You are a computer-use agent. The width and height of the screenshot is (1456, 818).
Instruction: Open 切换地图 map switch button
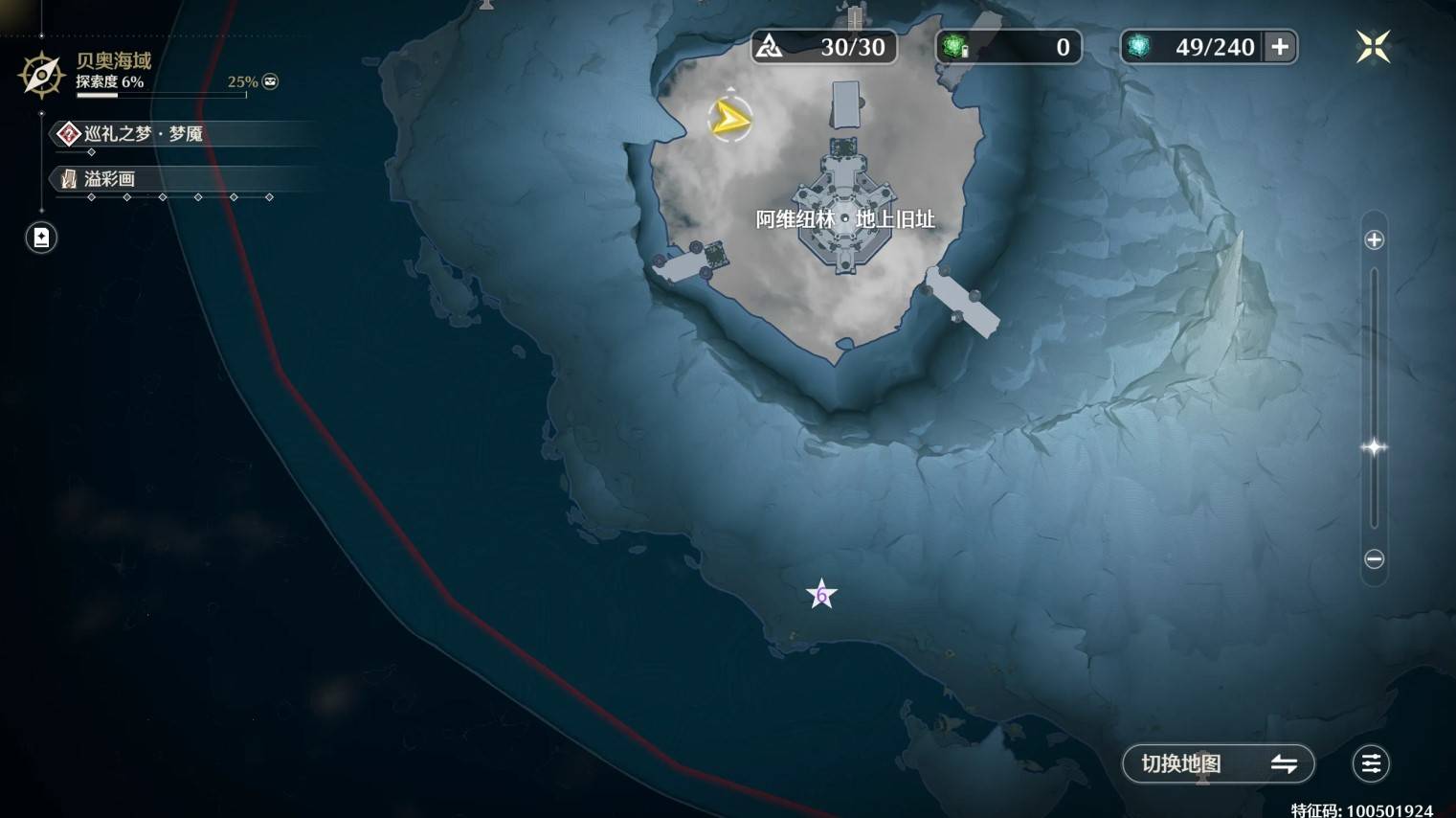1218,763
